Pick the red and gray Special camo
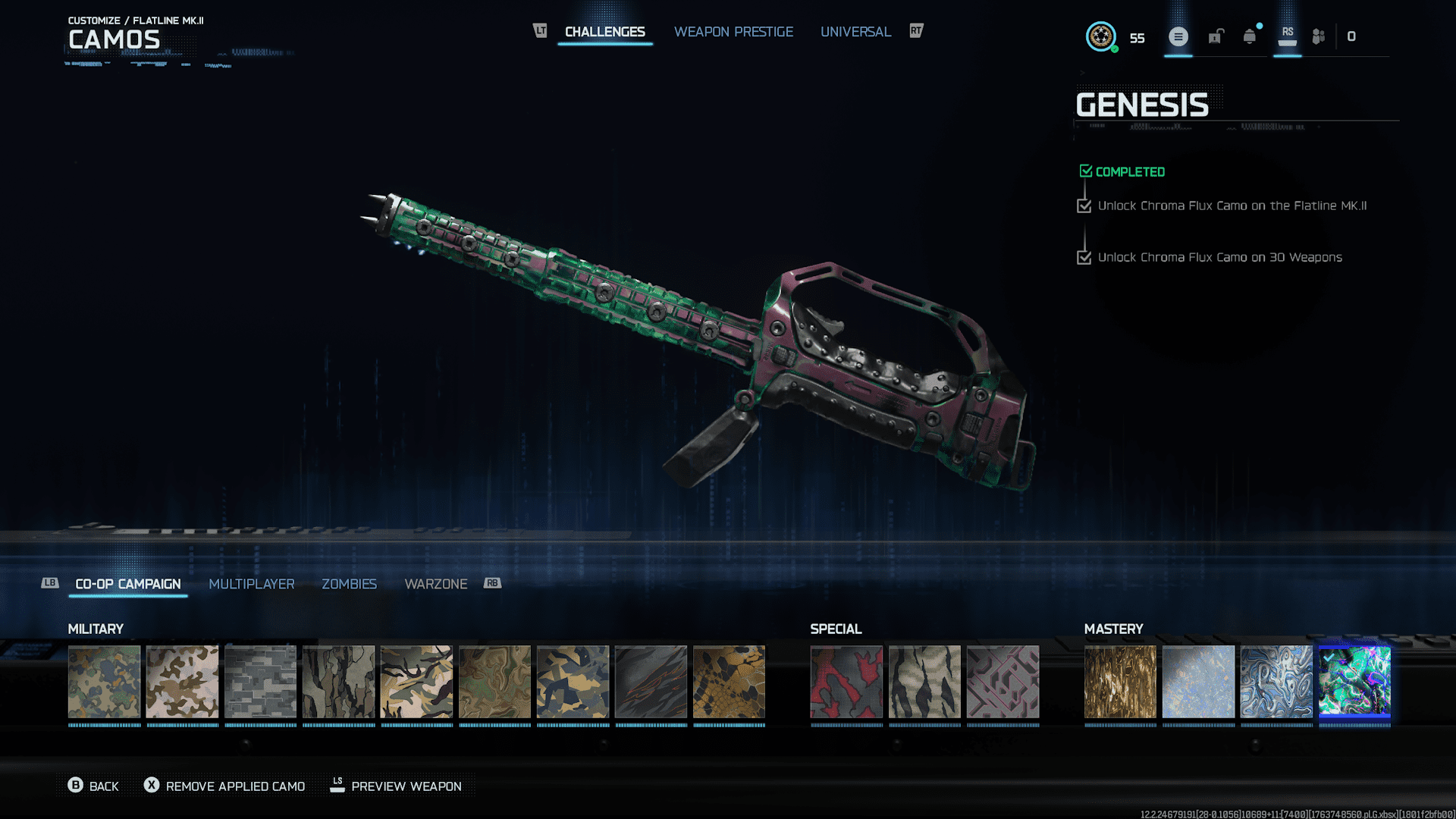This screenshot has width=1456, height=819. (846, 682)
